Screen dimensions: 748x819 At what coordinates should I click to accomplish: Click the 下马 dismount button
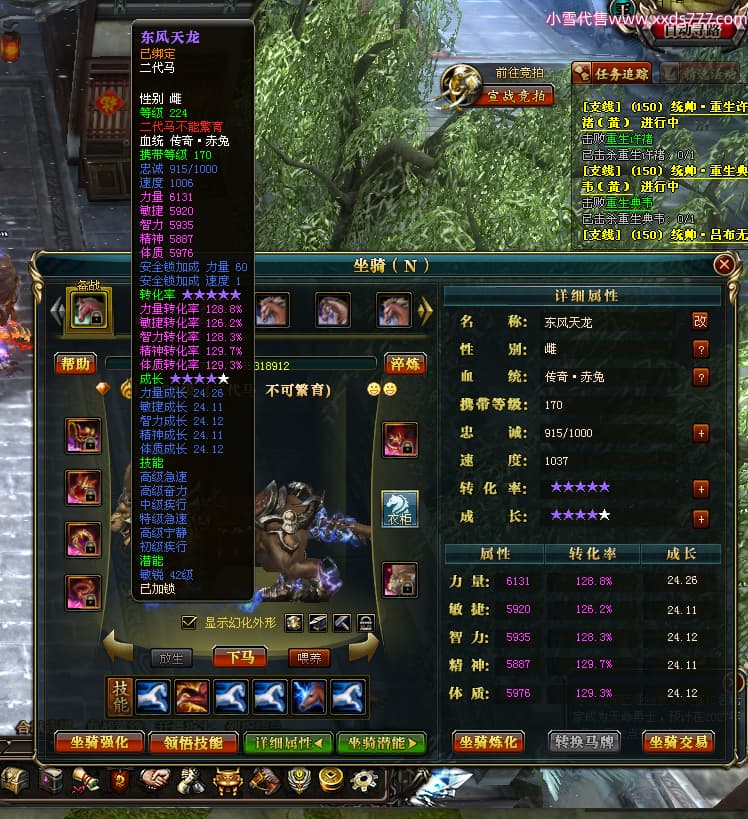[240, 657]
